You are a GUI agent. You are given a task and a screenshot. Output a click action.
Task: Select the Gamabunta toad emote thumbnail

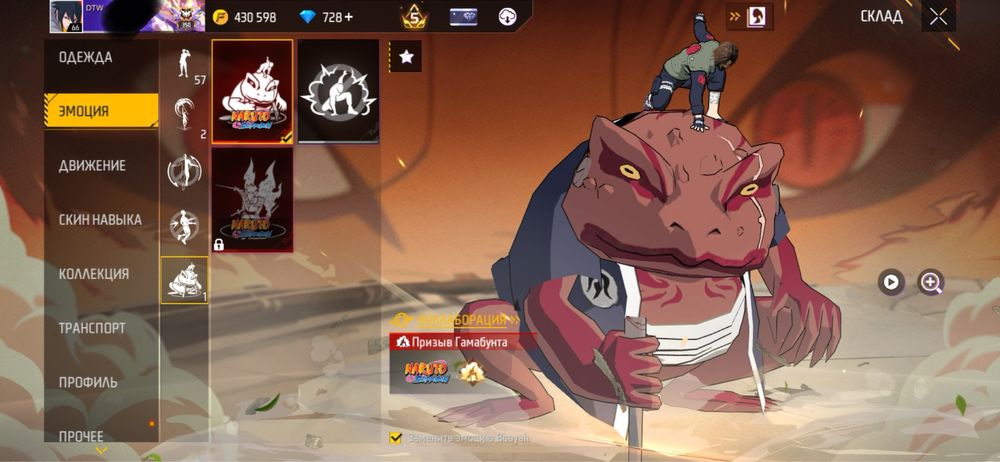click(252, 91)
